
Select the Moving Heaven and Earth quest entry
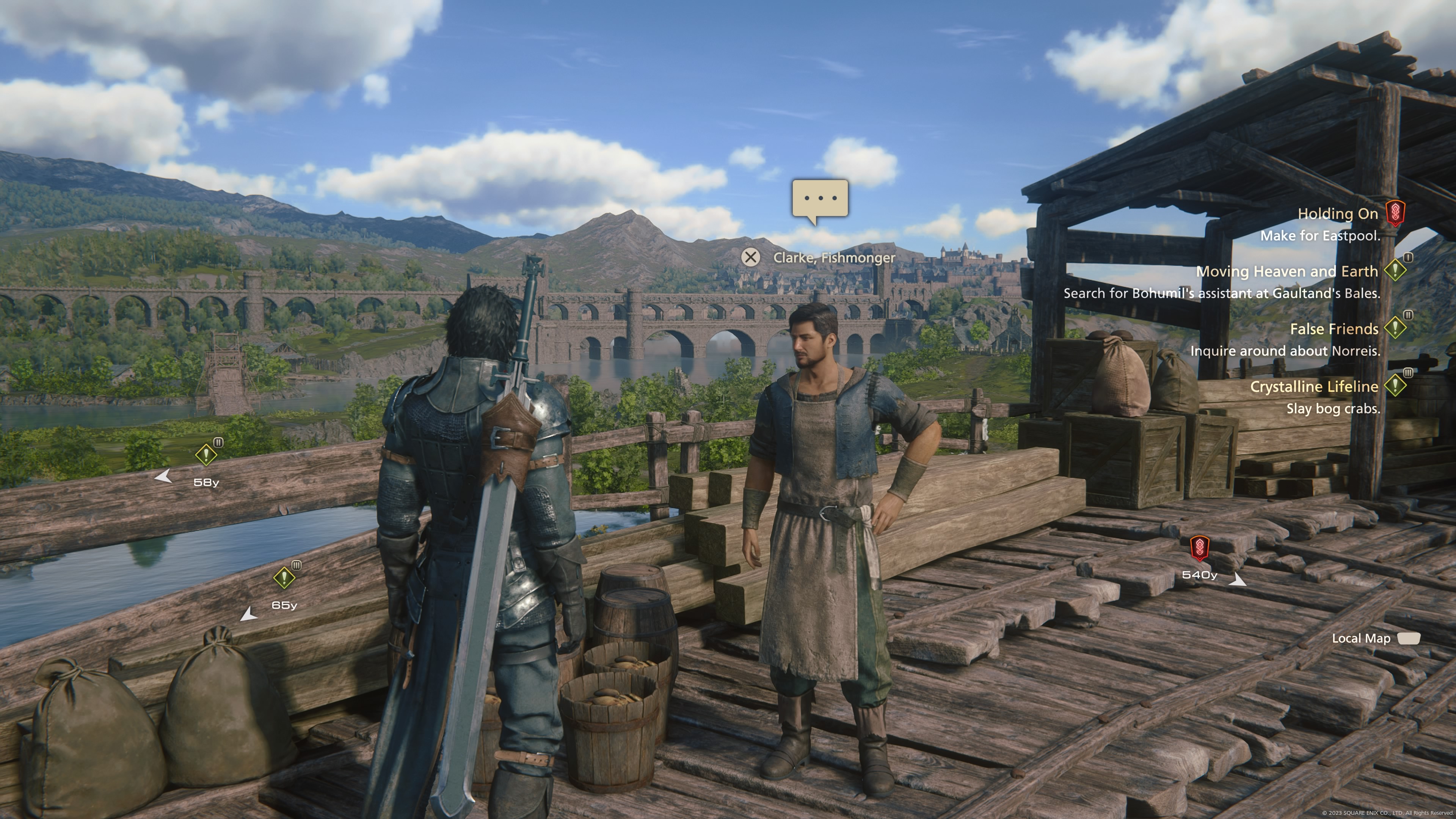1287,271
